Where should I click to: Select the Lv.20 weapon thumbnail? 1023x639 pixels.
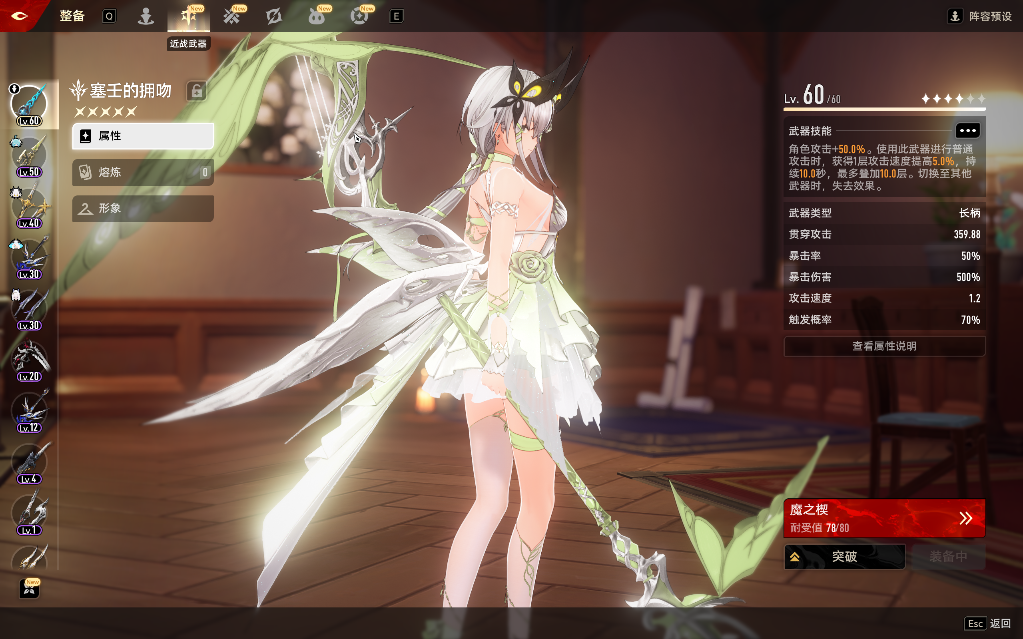click(x=28, y=357)
